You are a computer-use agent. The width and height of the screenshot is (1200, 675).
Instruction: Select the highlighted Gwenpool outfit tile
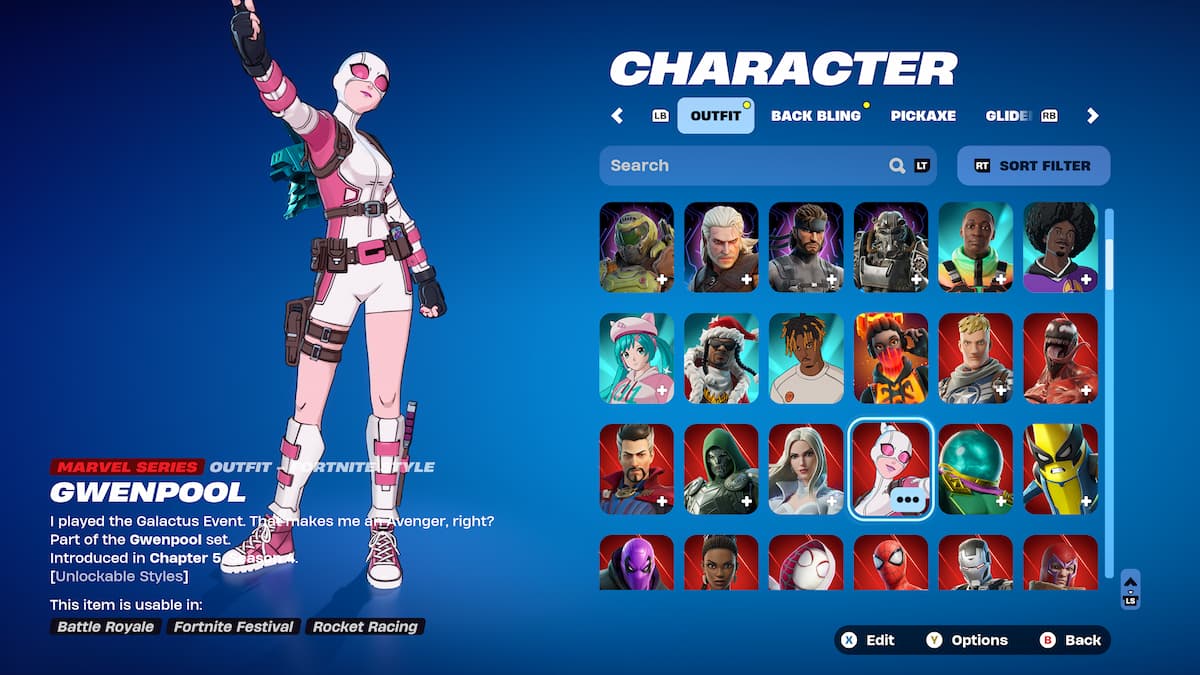[890, 470]
